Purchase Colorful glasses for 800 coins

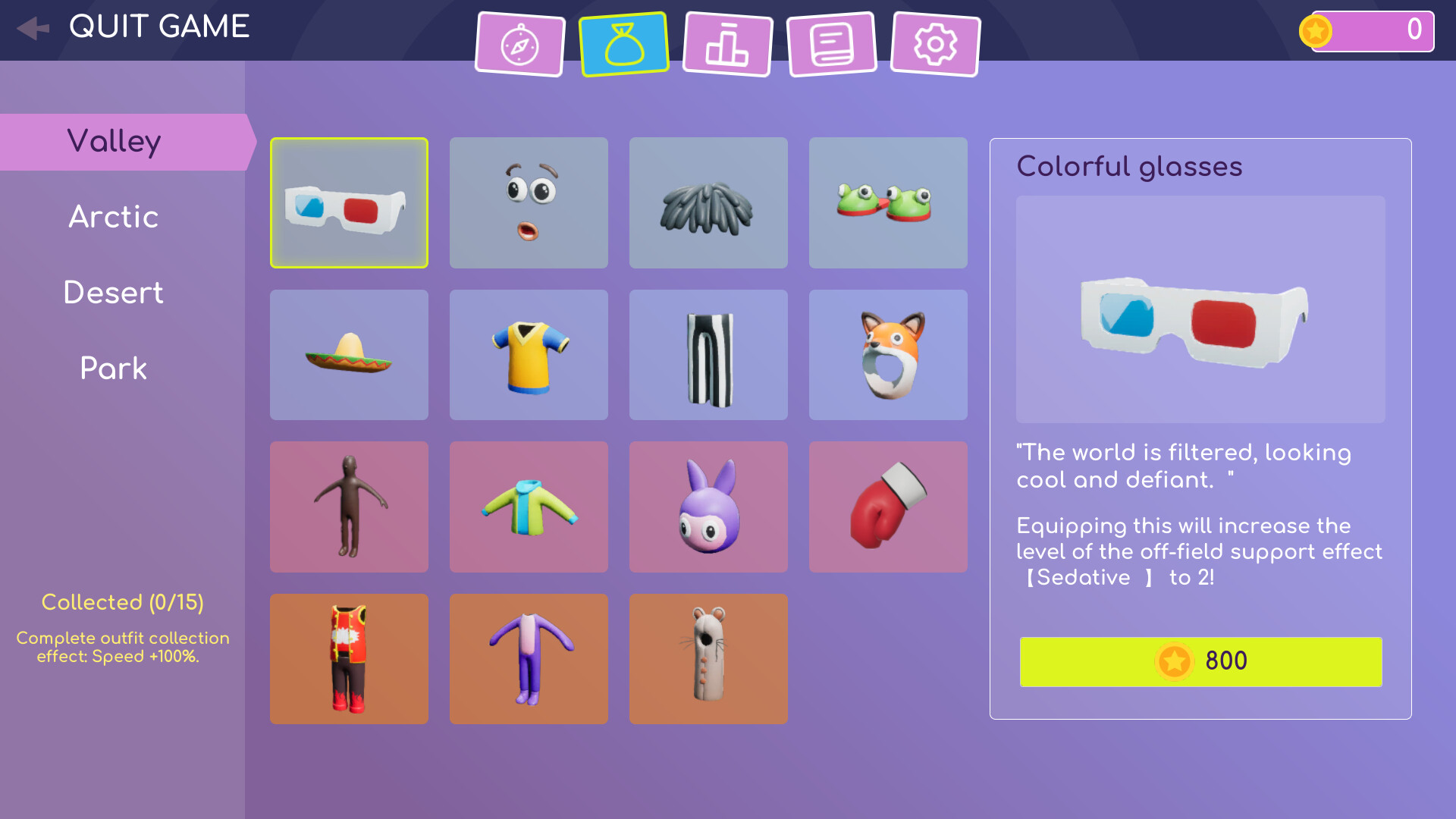click(1200, 661)
